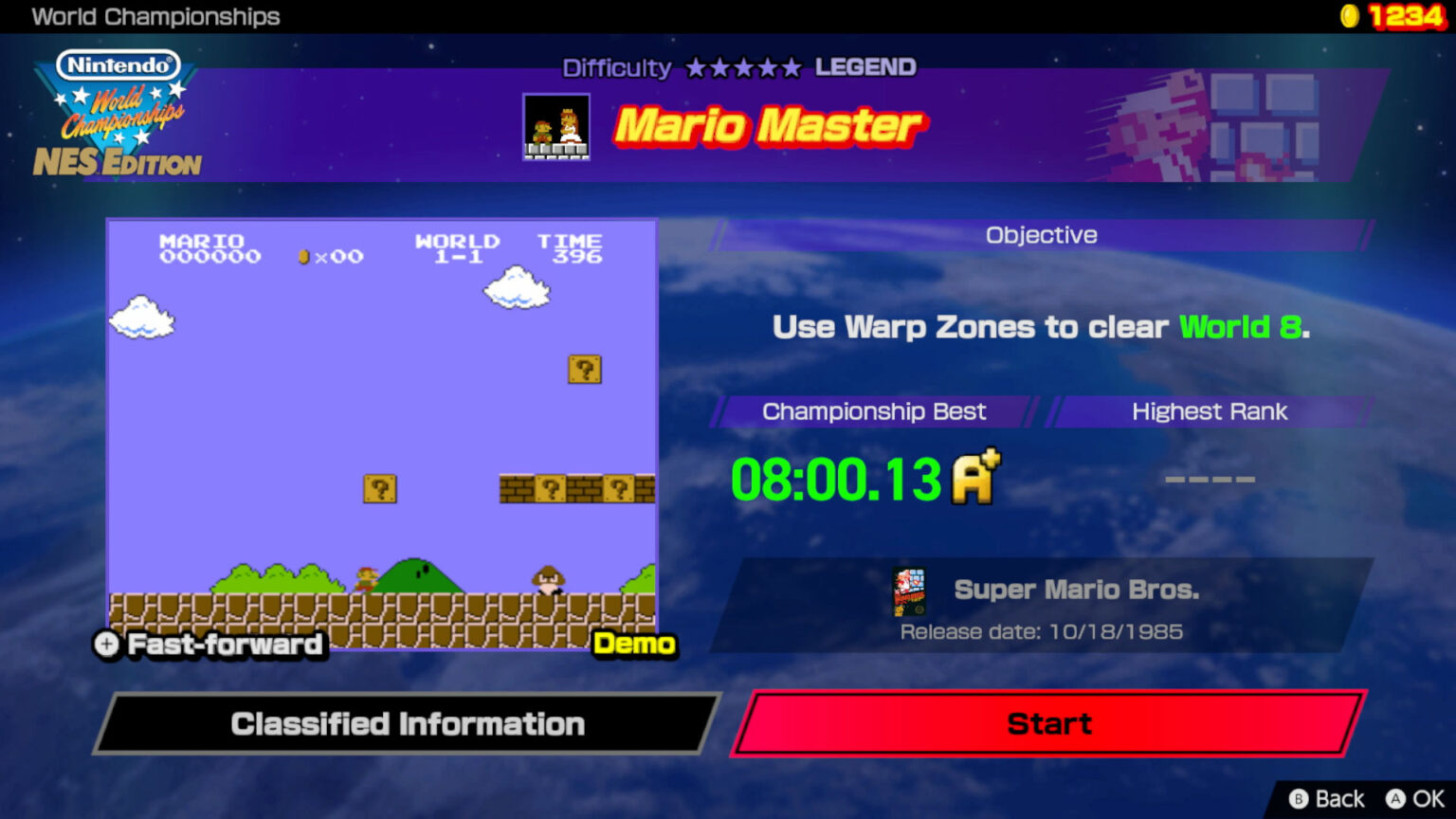Screen dimensions: 1456x819
Task: Switch to the Highest Rank tab
Action: tap(1210, 411)
